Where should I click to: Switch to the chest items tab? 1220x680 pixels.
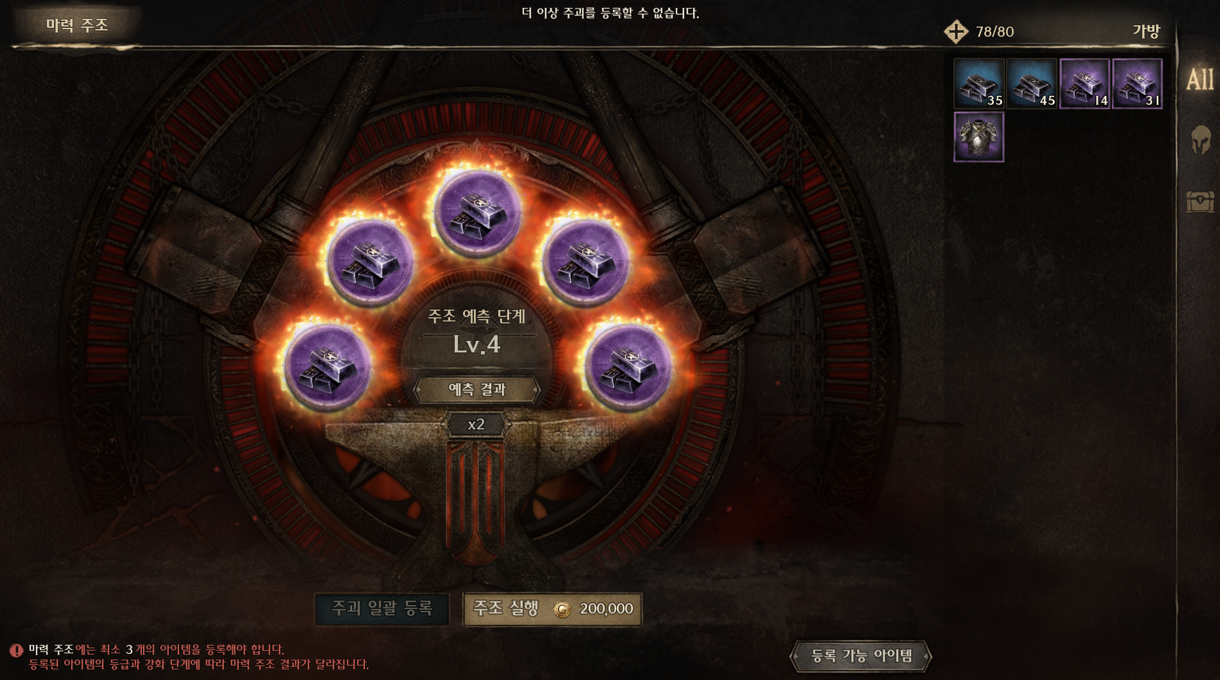coord(1200,201)
